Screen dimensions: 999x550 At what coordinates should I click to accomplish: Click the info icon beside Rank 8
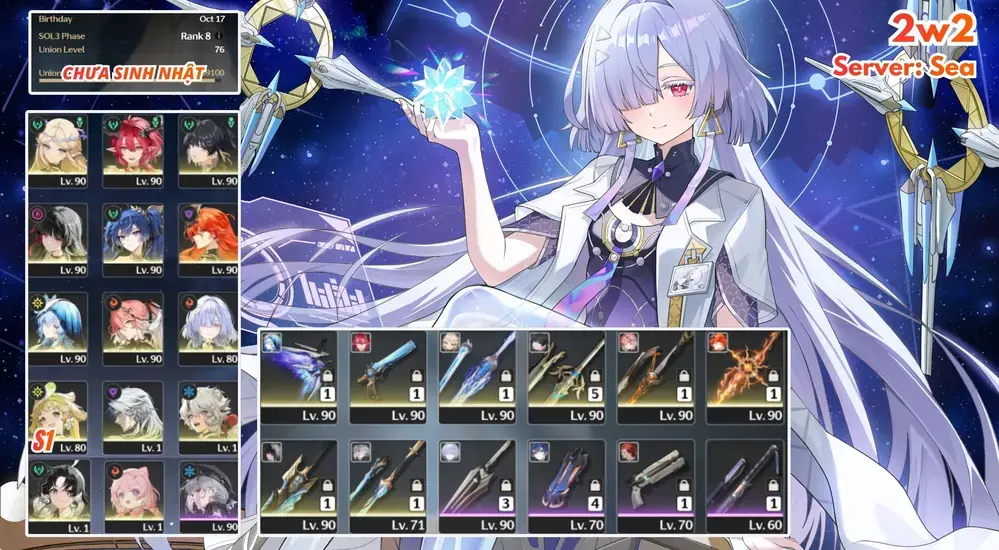218,36
